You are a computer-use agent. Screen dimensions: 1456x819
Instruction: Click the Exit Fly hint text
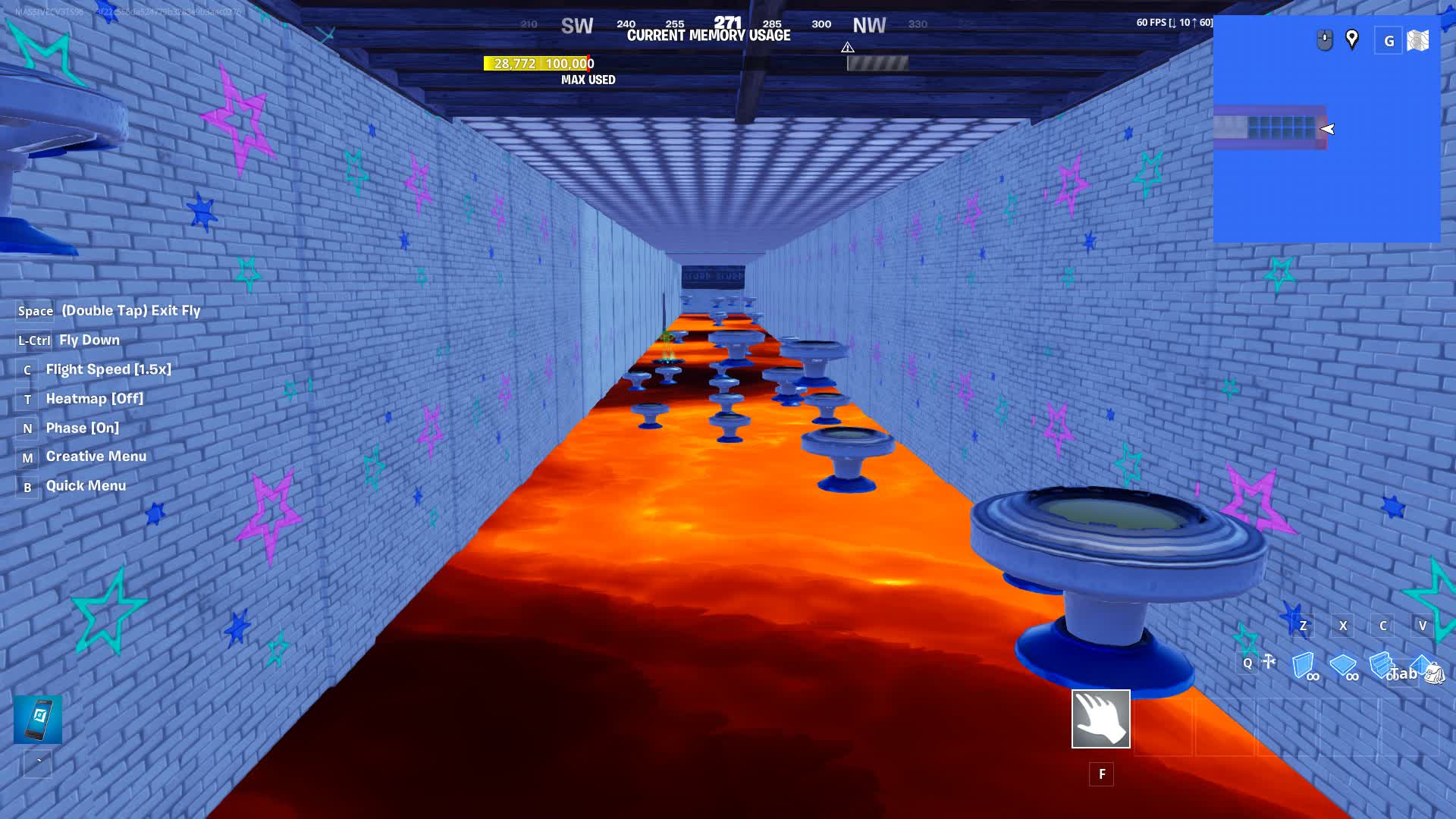[130, 310]
